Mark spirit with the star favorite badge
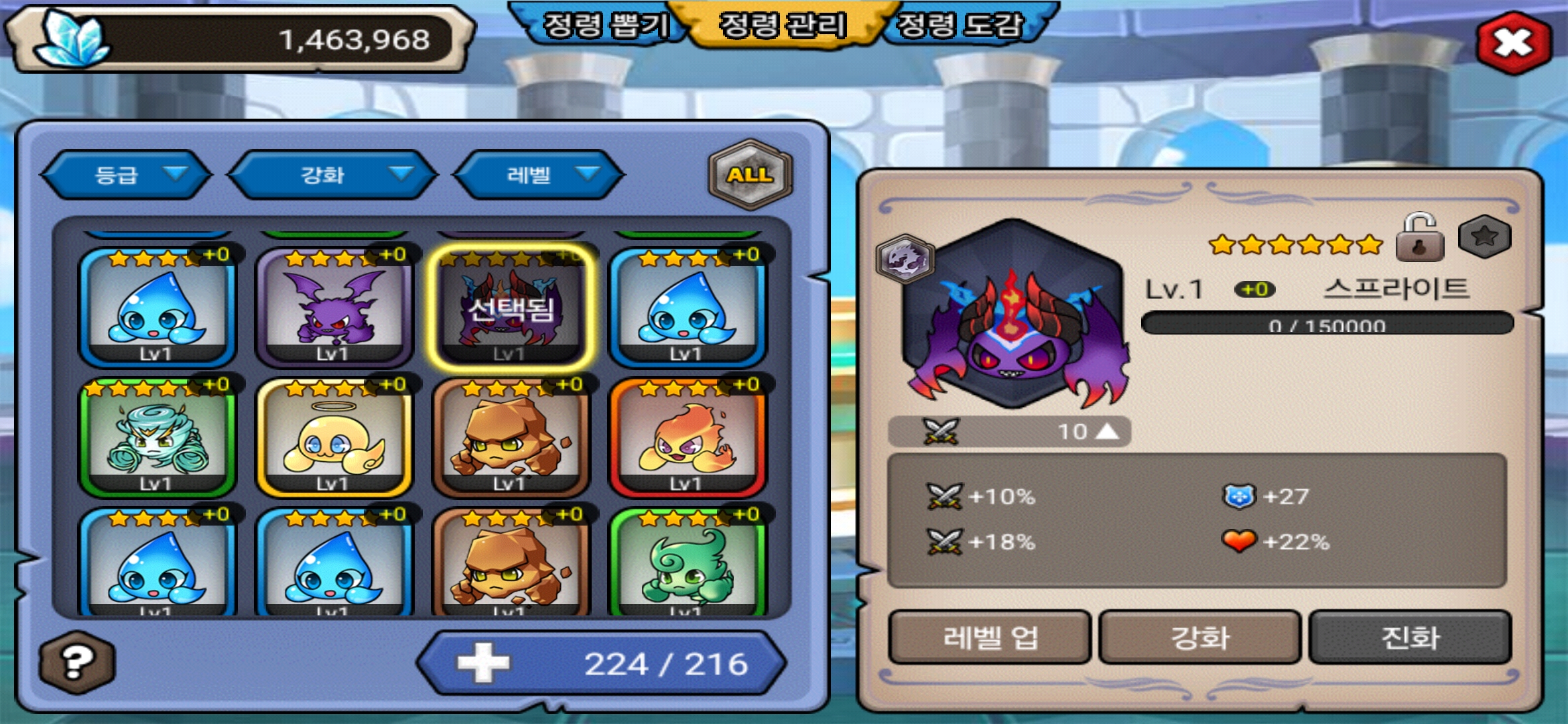Image resolution: width=1568 pixels, height=724 pixels. [x=1484, y=237]
